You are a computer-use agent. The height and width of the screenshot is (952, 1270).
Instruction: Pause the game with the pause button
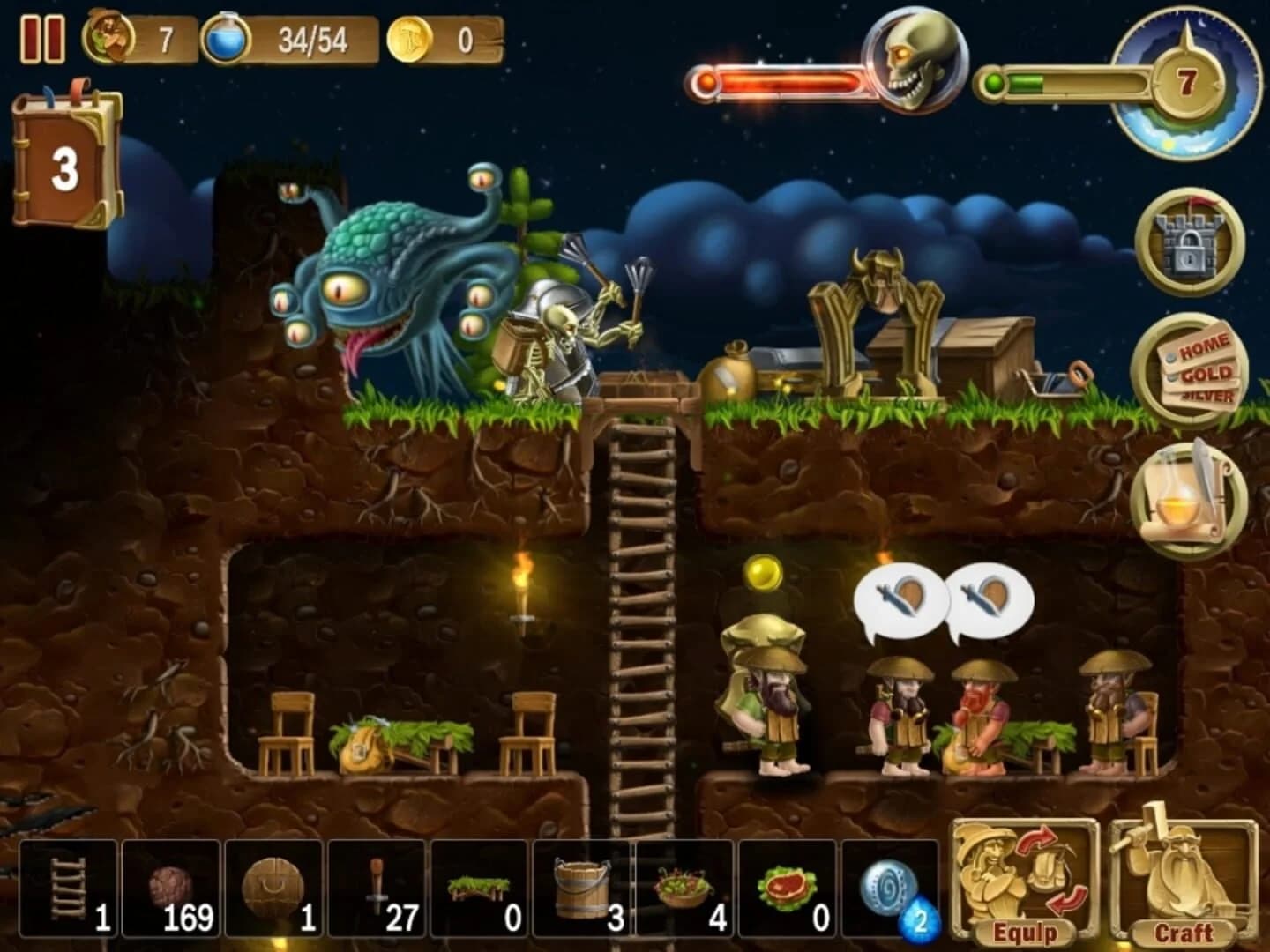click(46, 37)
